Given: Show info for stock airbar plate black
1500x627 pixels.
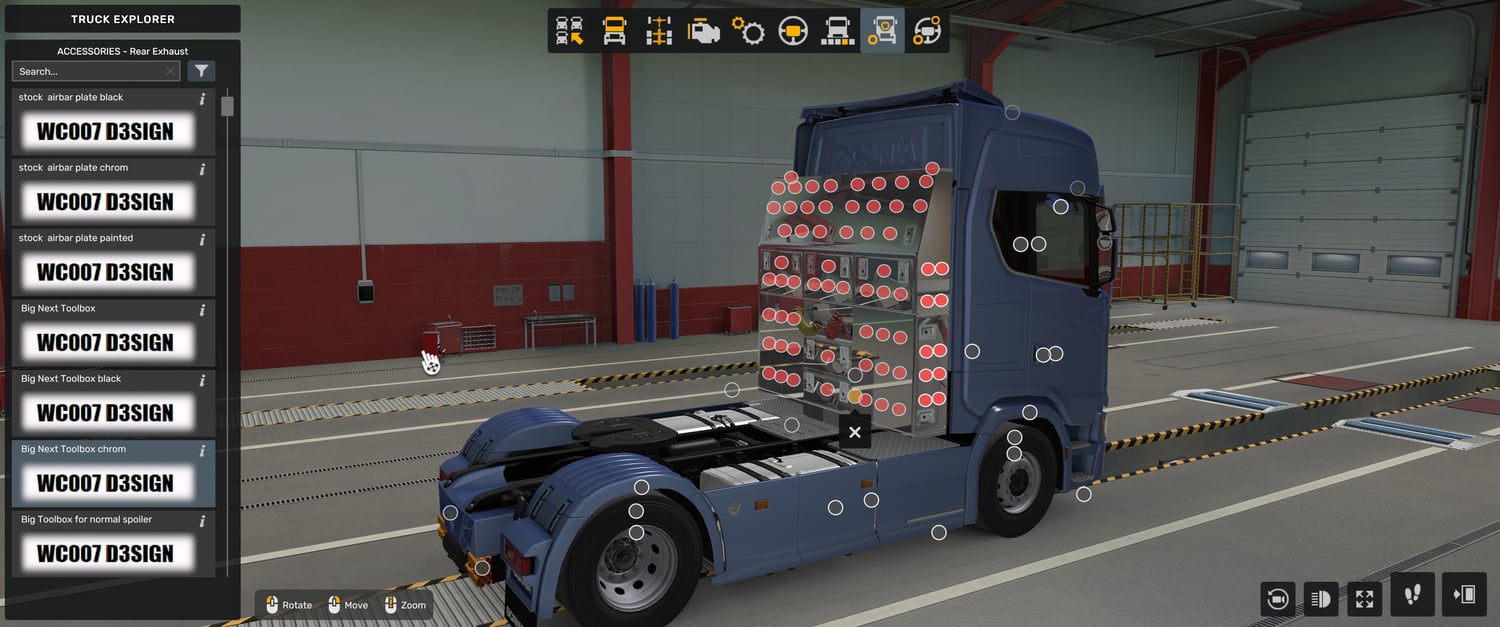Looking at the screenshot, I should coord(203,99).
